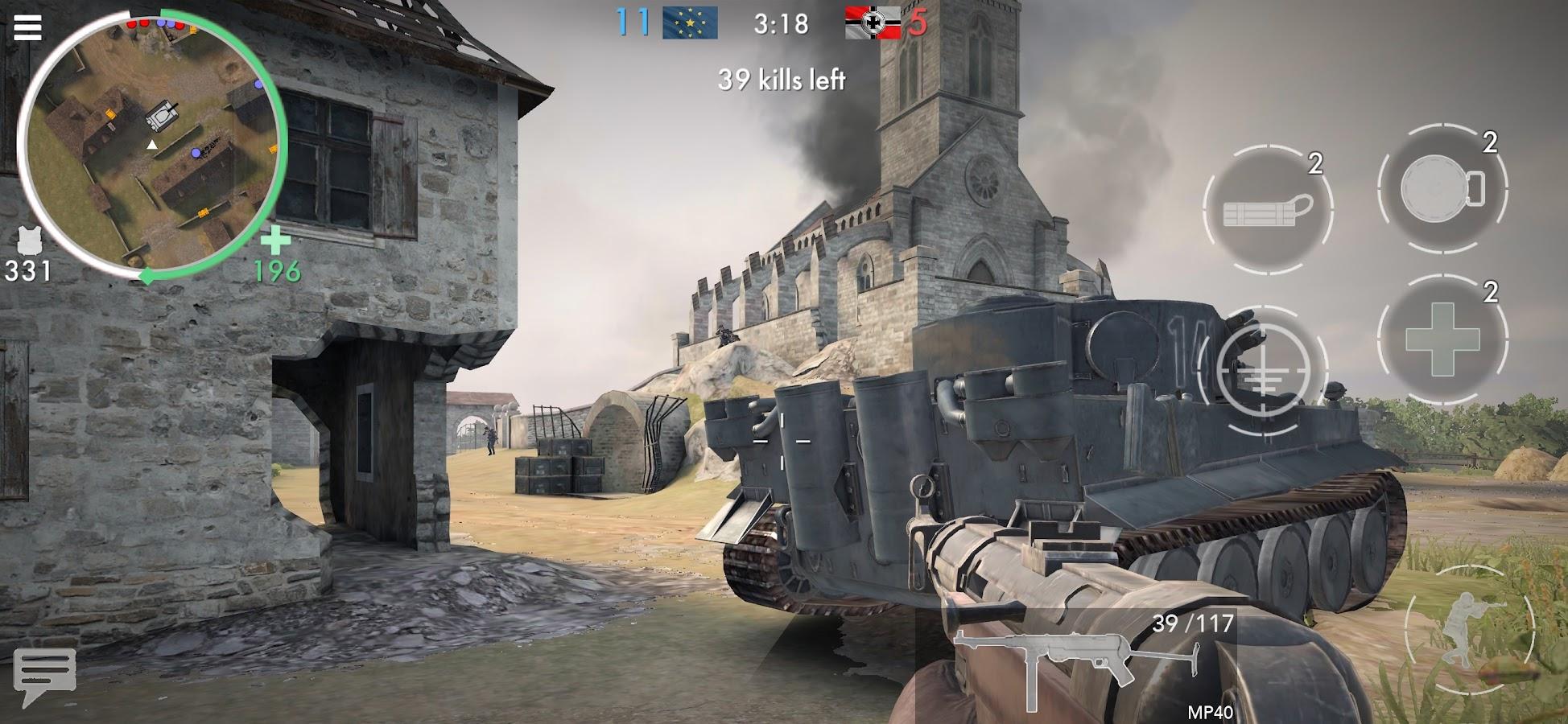Viewport: 1568px width, 724px height.
Task: Throw a hand grenade
Action: 1442,190
